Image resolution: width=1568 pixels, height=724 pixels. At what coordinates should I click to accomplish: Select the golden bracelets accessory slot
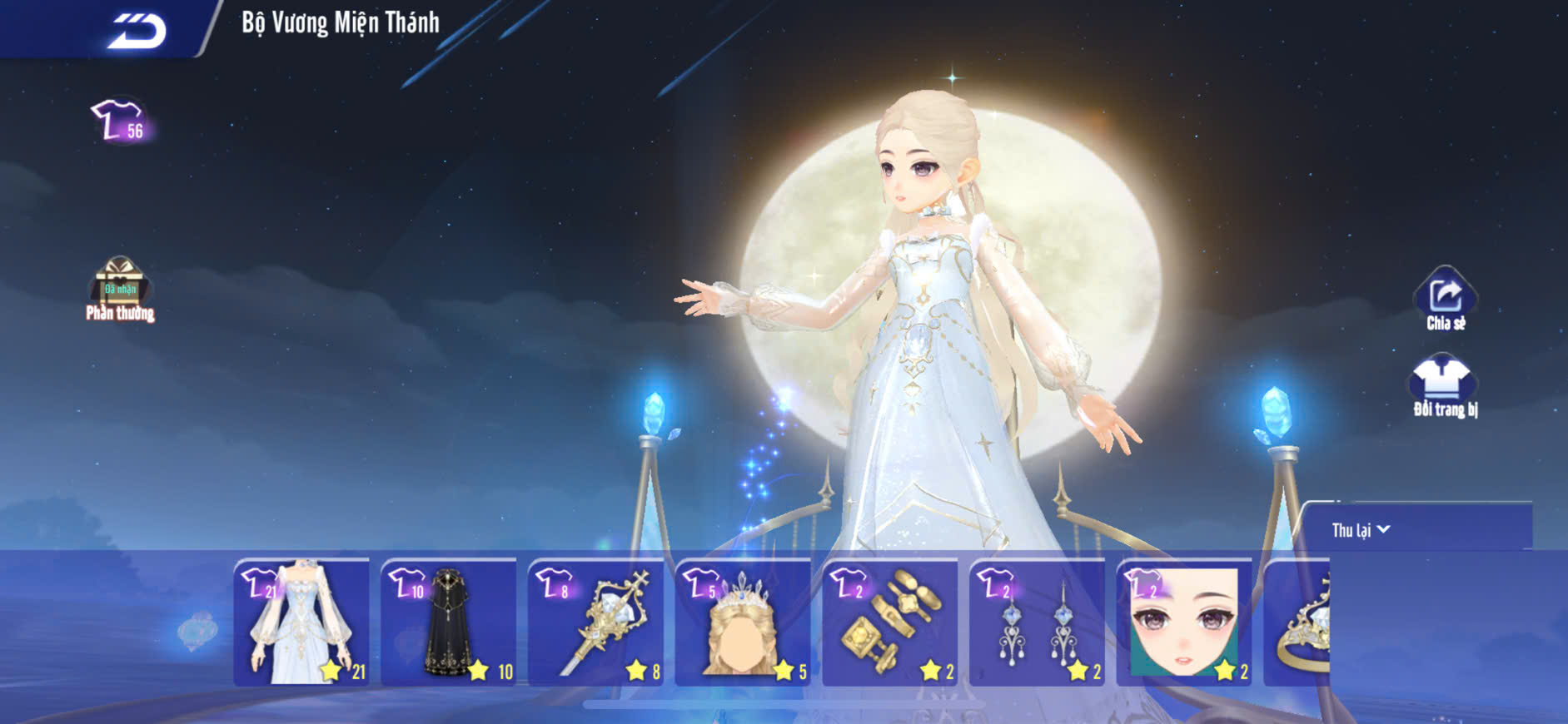click(890, 622)
